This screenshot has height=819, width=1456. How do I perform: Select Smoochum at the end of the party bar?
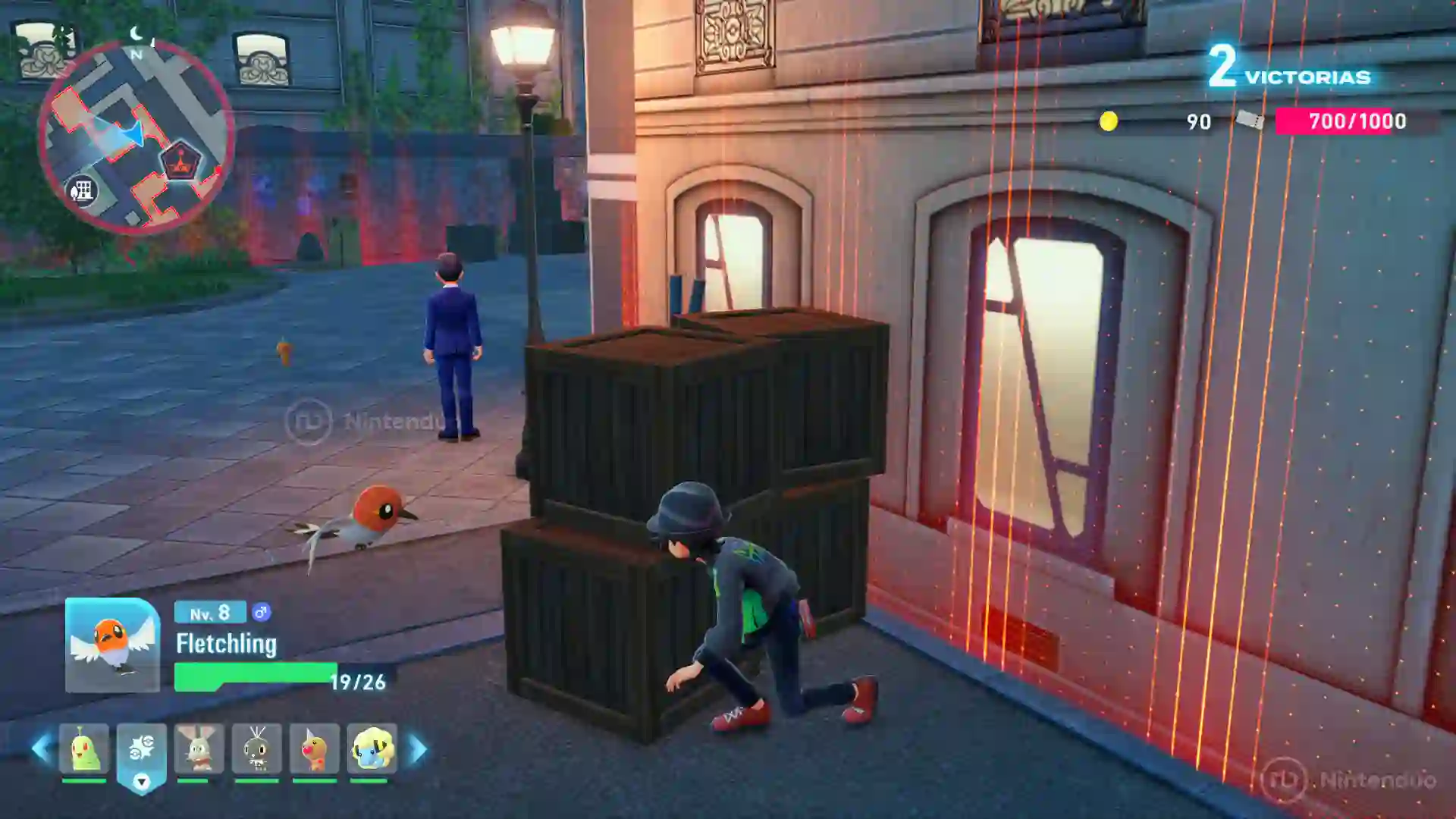(x=371, y=747)
